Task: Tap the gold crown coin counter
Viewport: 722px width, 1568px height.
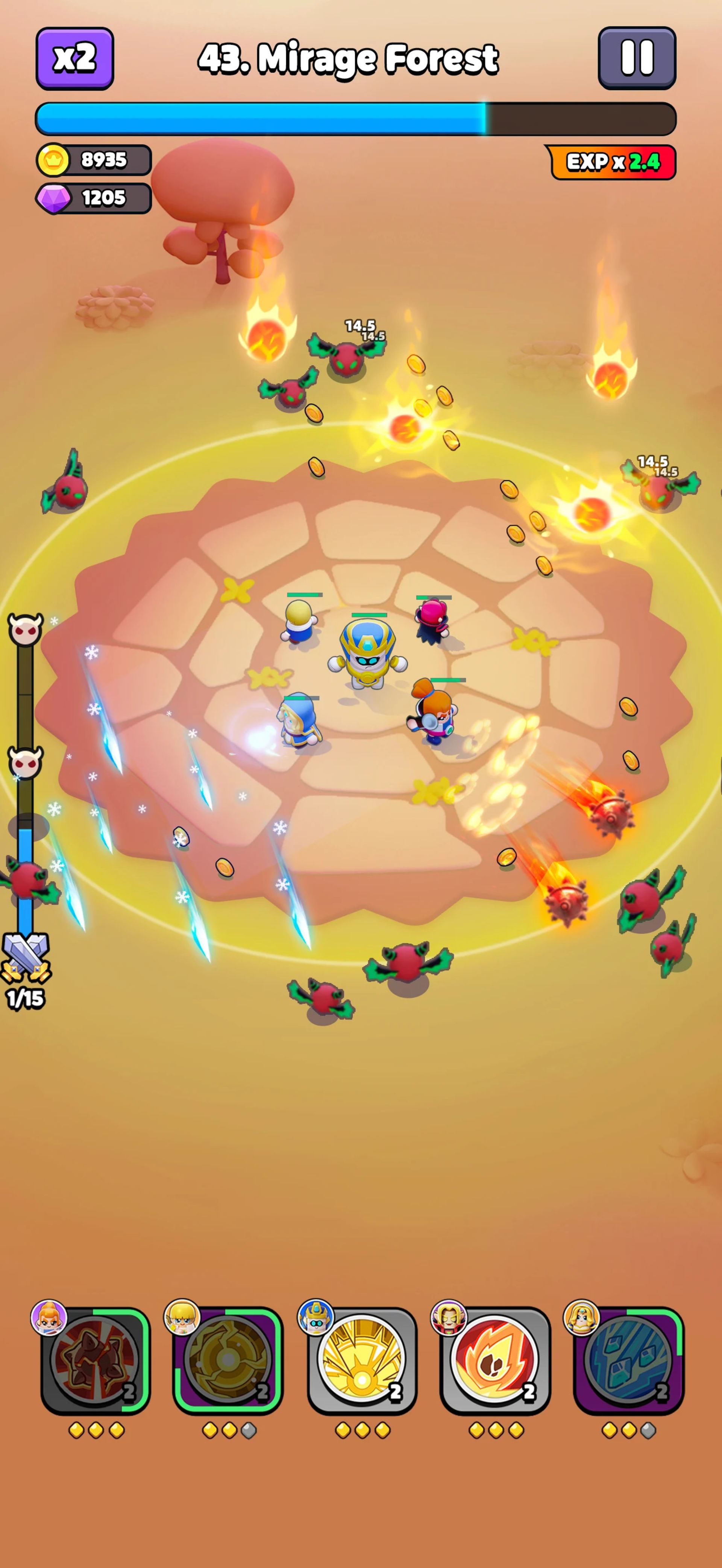Action: point(94,160)
